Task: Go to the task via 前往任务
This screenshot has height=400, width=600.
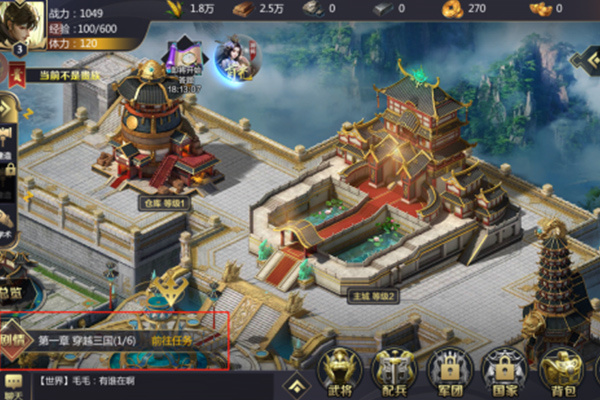Action: coord(170,340)
